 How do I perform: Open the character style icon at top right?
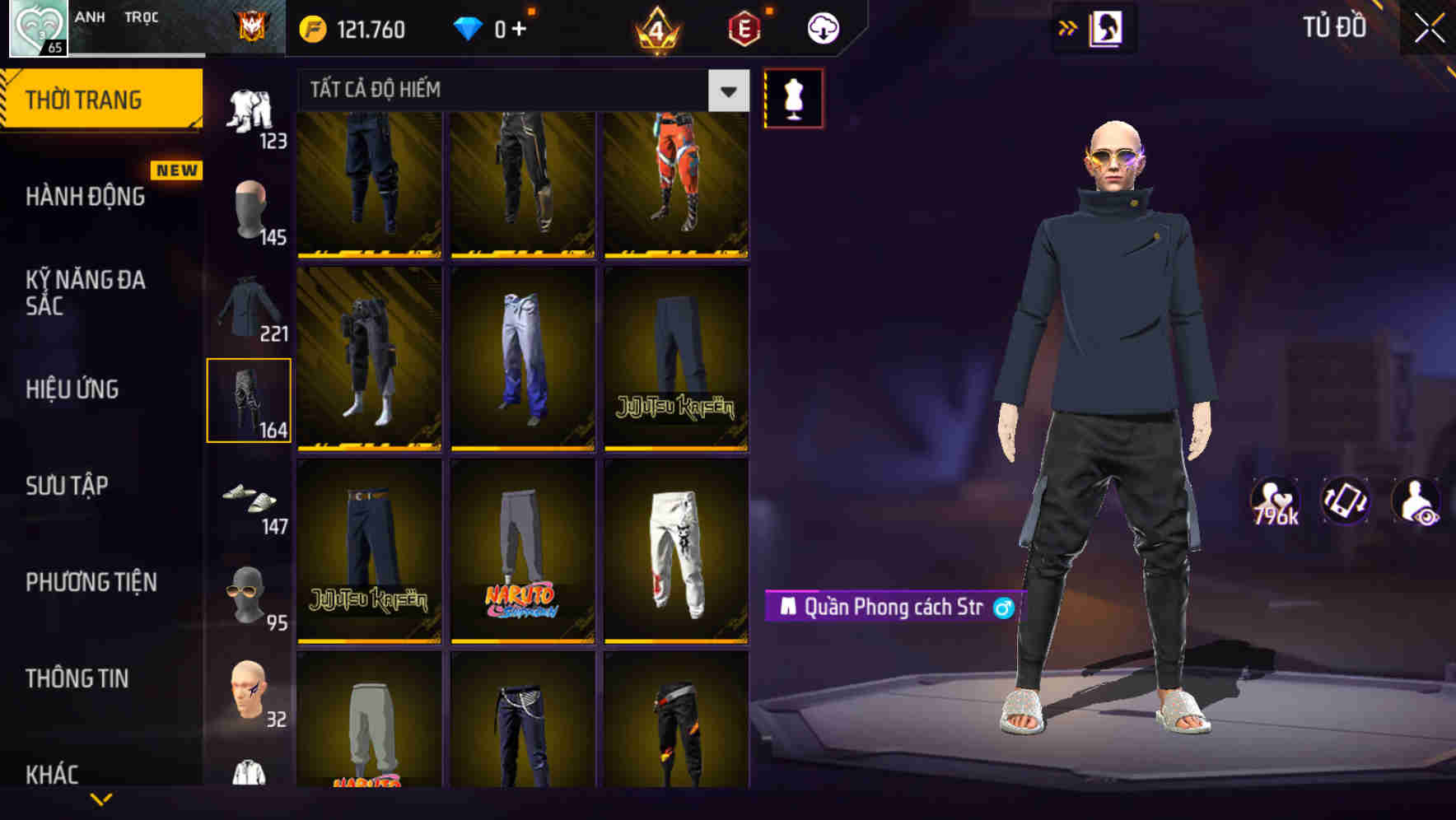coord(1108,28)
